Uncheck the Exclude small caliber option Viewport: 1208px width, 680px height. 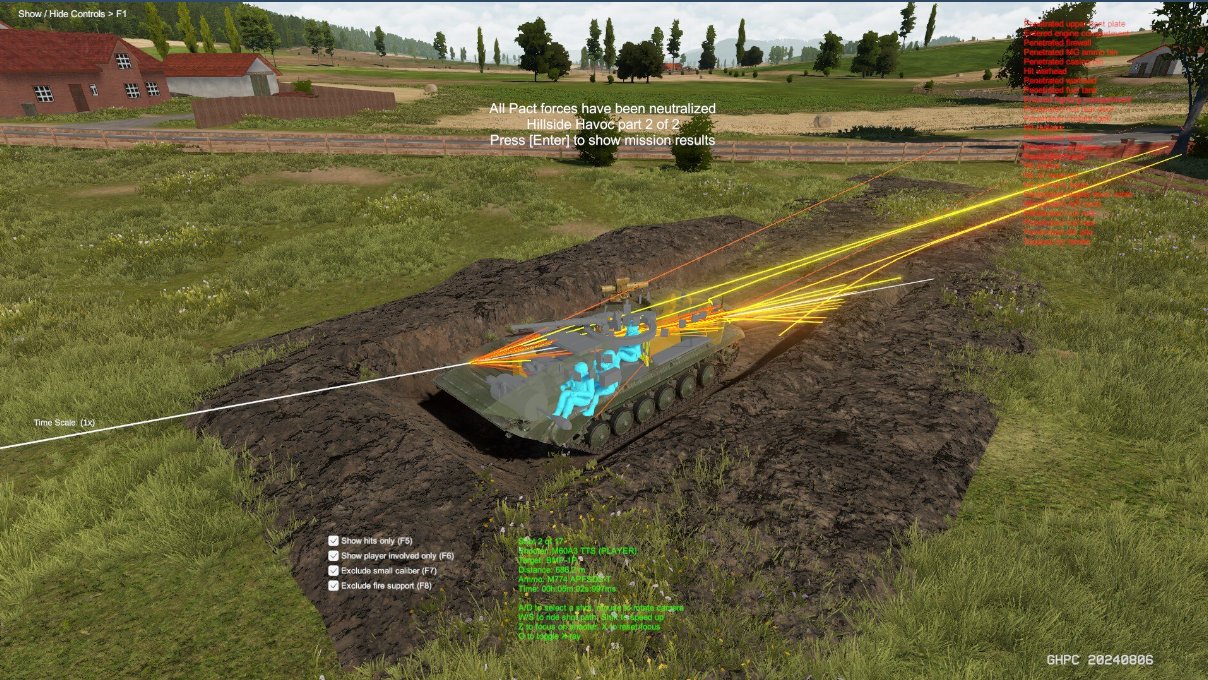coord(333,571)
